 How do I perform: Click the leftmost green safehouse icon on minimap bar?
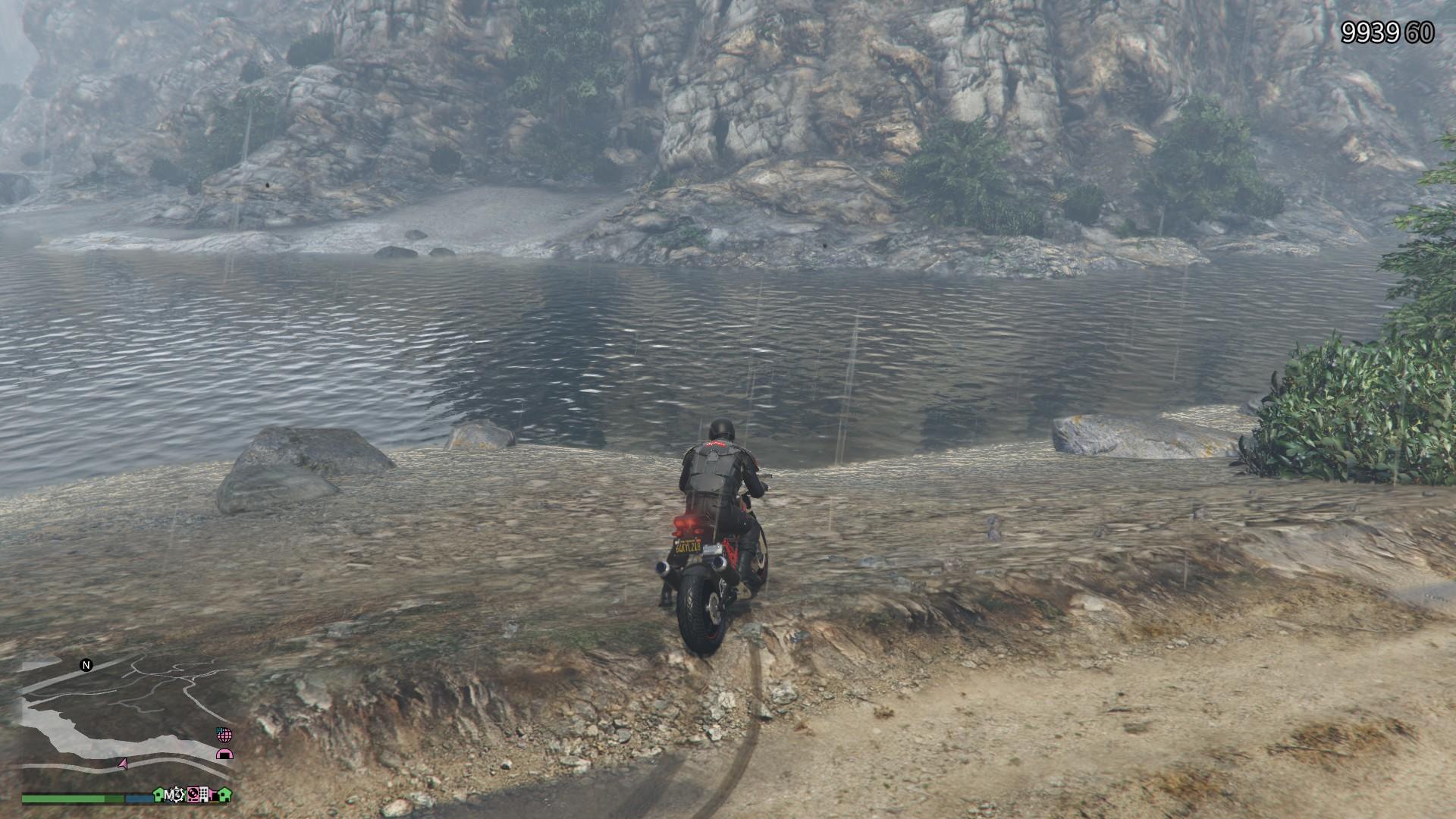coord(158,795)
